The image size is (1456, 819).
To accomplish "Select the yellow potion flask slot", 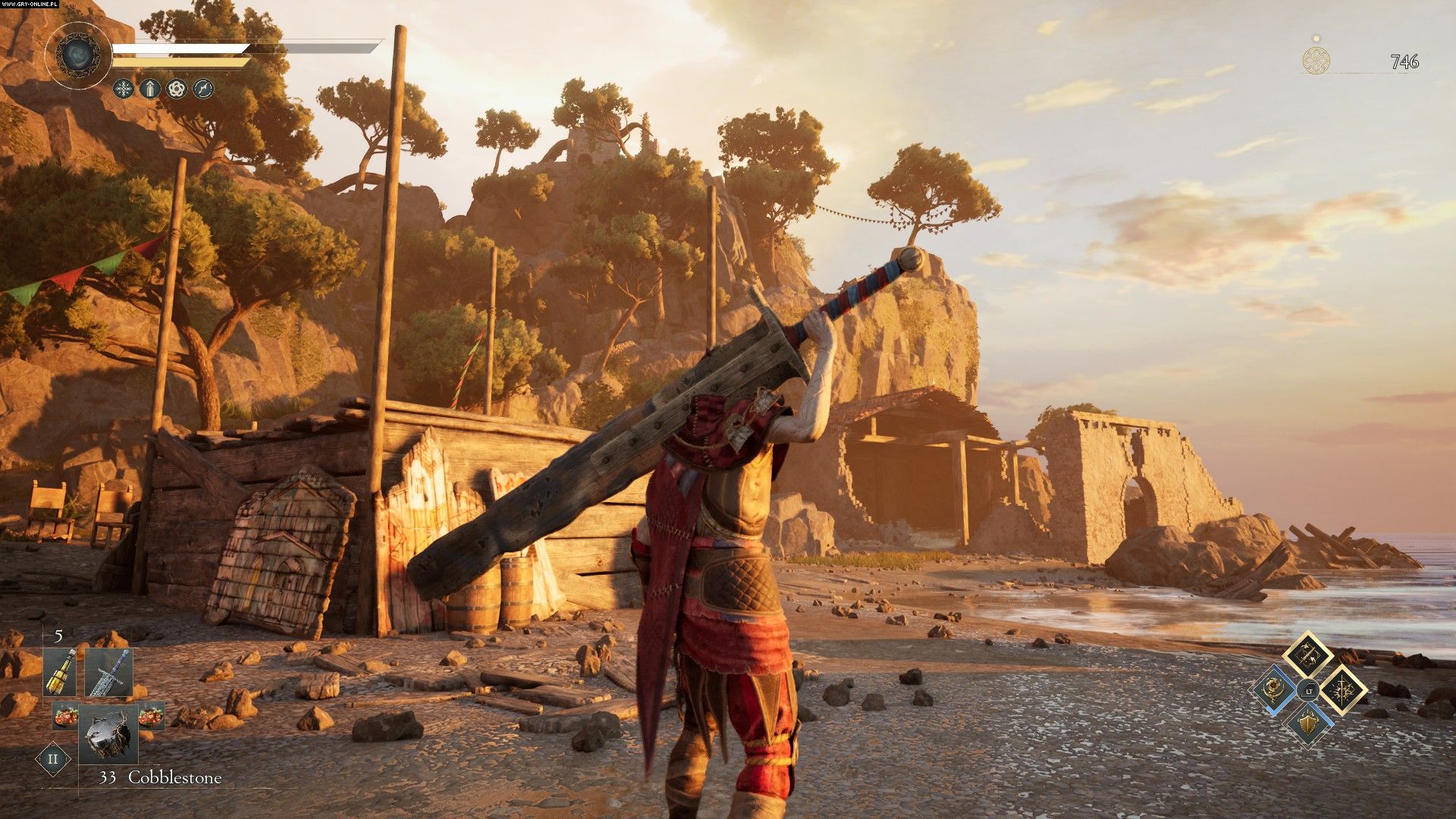I will (61, 673).
